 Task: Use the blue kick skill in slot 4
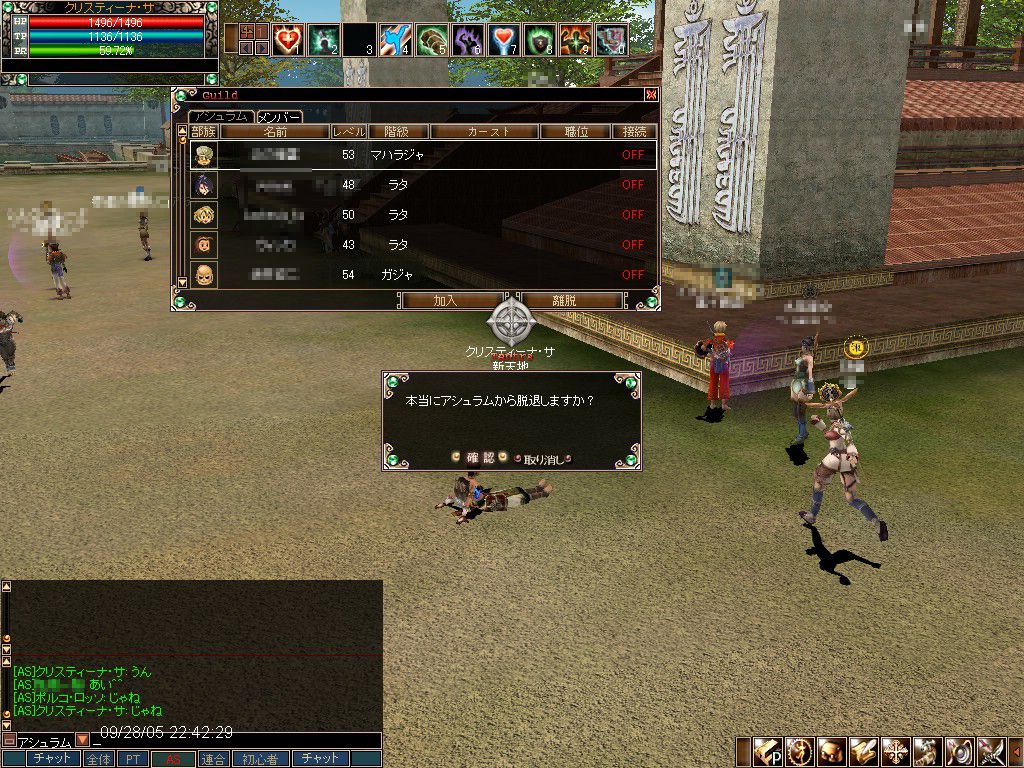pyautogui.click(x=396, y=40)
